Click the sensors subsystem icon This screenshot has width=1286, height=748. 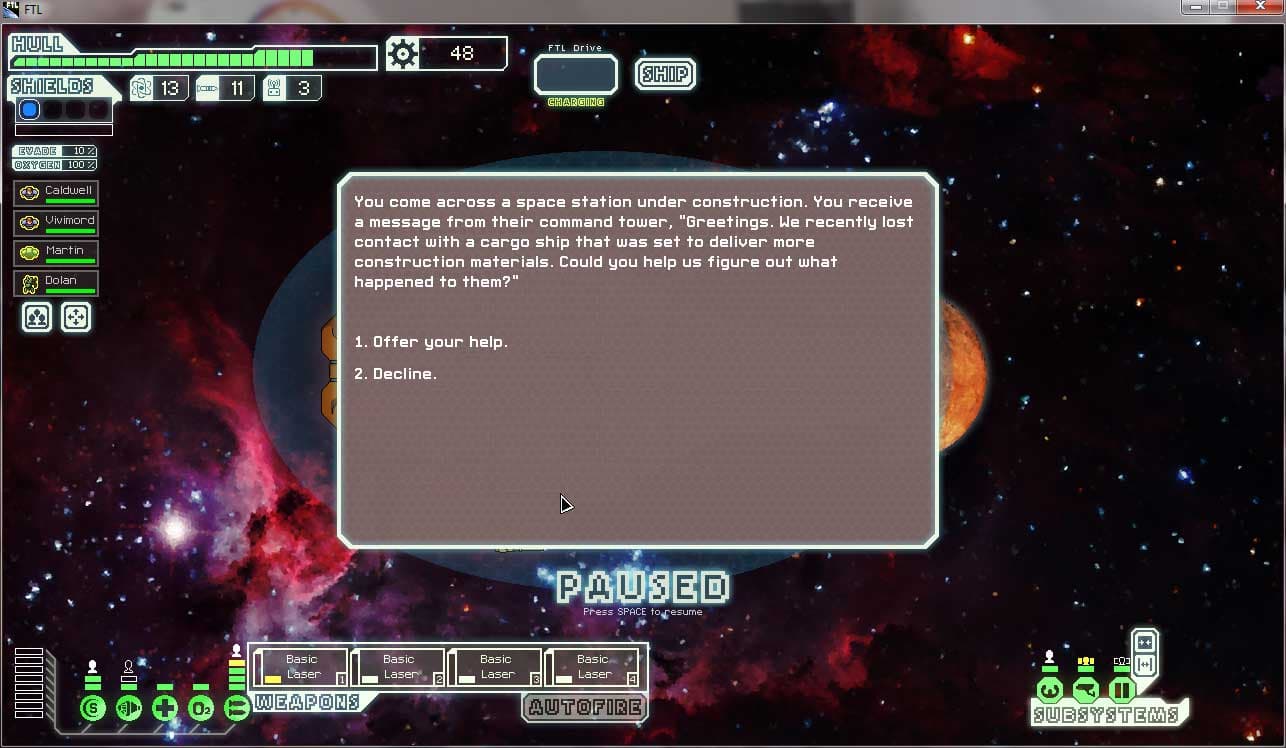1085,690
